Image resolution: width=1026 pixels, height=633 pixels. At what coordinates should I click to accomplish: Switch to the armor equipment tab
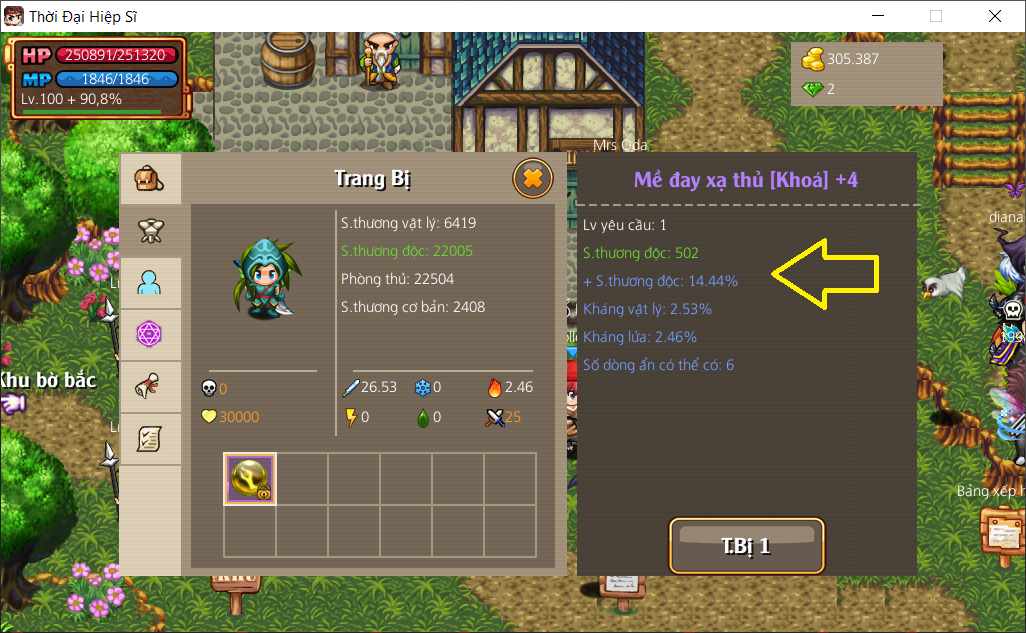point(150,231)
